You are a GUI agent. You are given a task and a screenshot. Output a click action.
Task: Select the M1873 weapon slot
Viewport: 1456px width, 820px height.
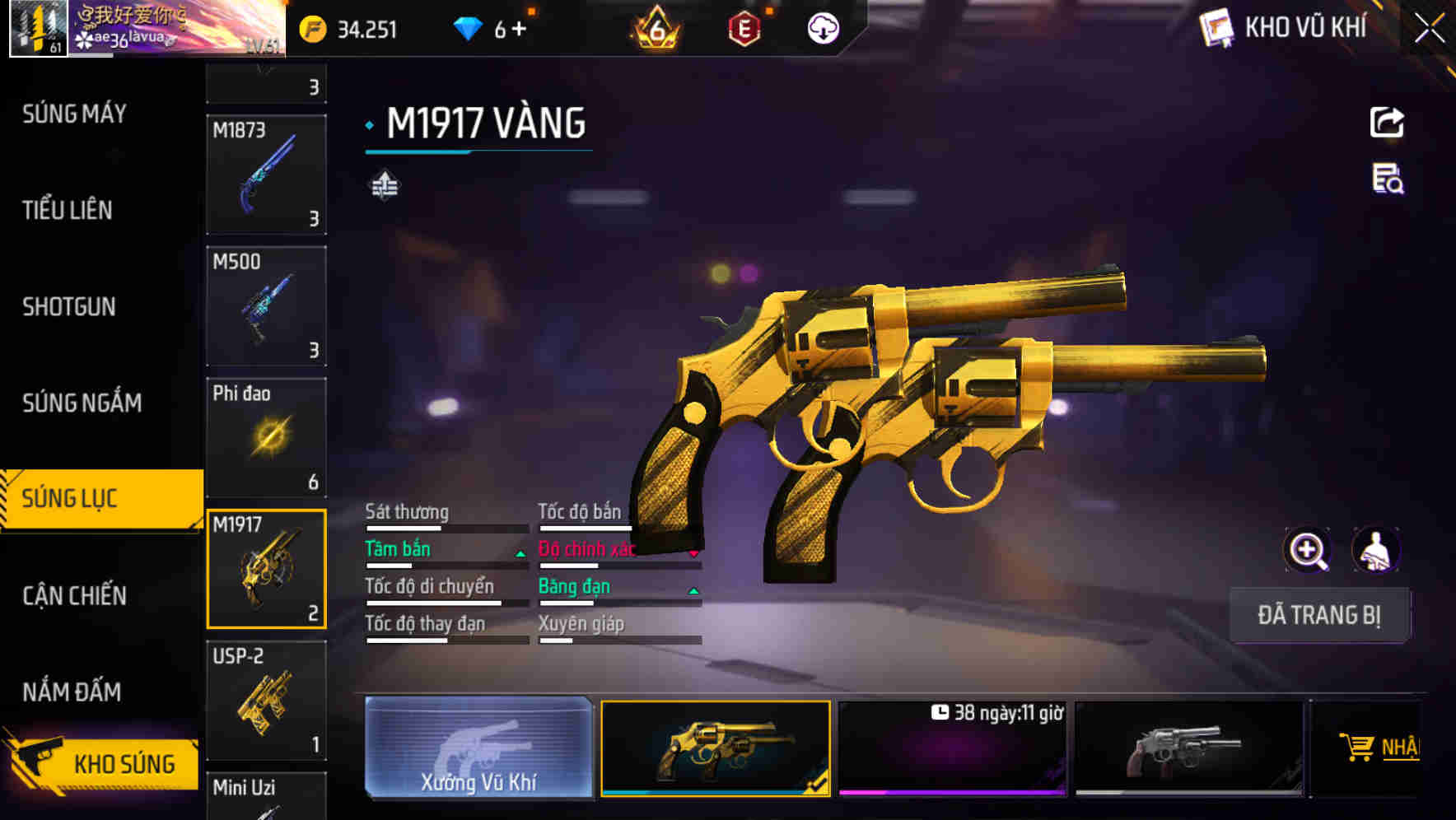266,175
